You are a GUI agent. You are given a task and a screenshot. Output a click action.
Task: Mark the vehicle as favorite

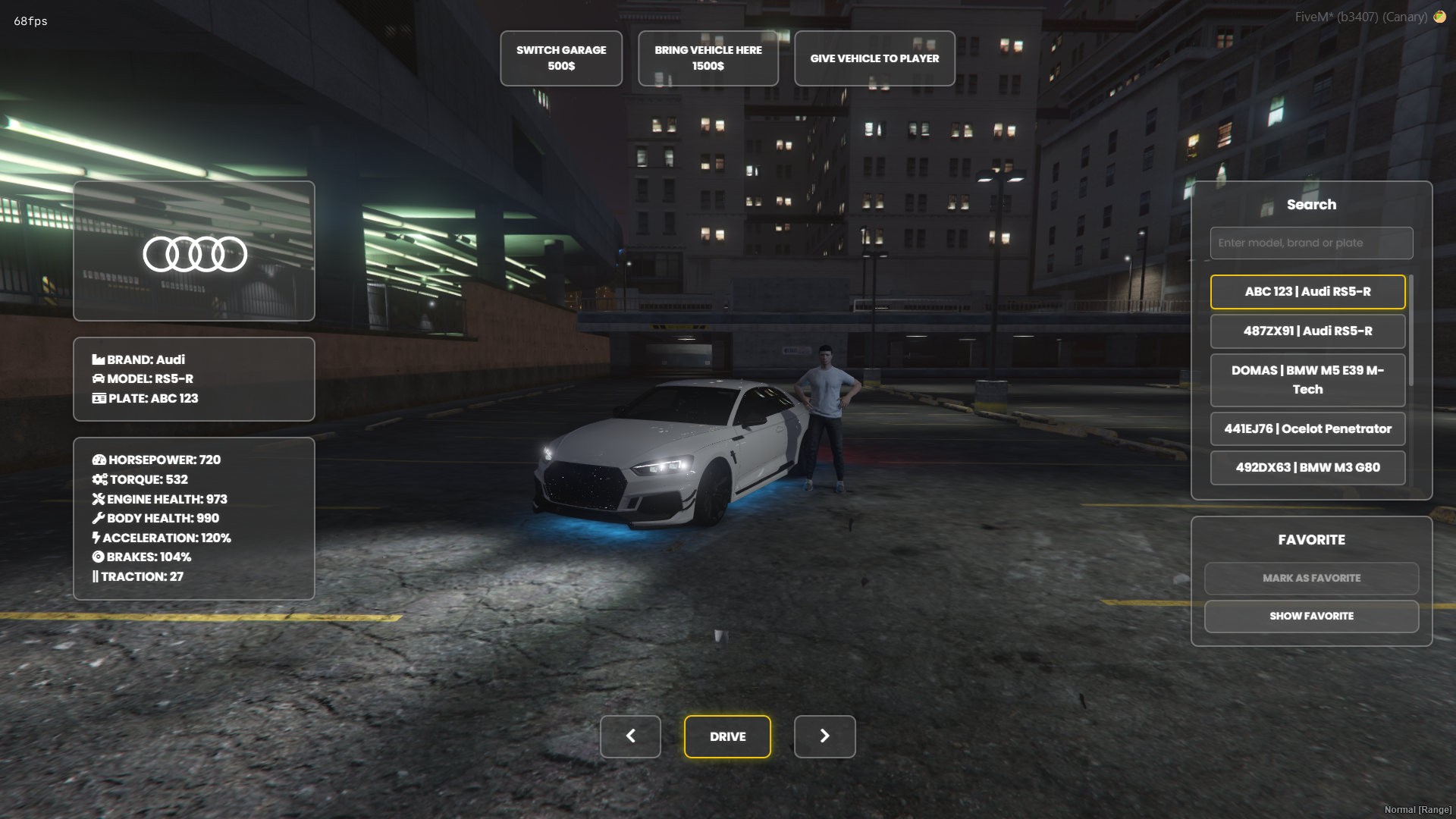[x=1311, y=579]
